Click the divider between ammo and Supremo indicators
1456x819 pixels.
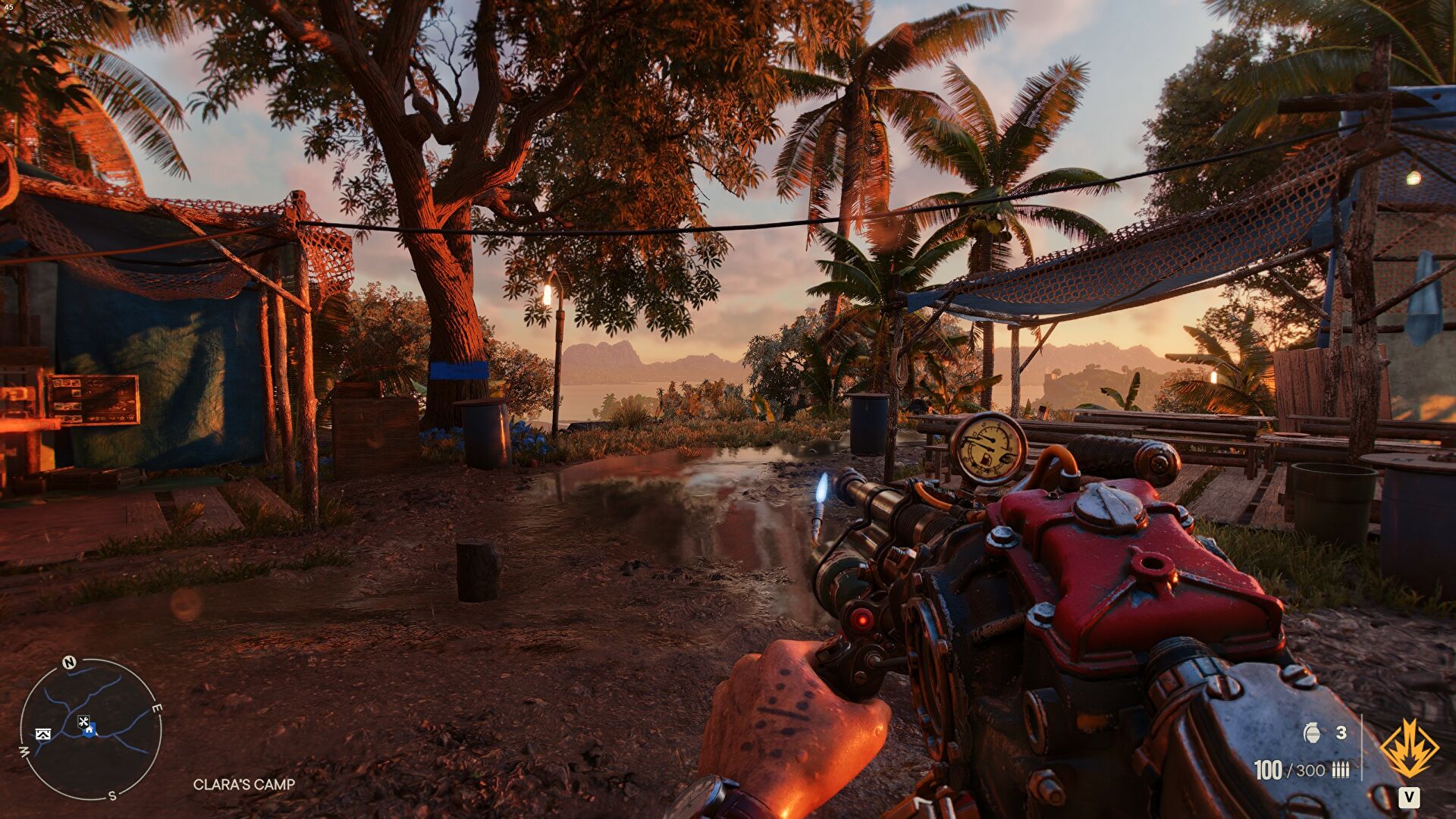pyautogui.click(x=1362, y=747)
